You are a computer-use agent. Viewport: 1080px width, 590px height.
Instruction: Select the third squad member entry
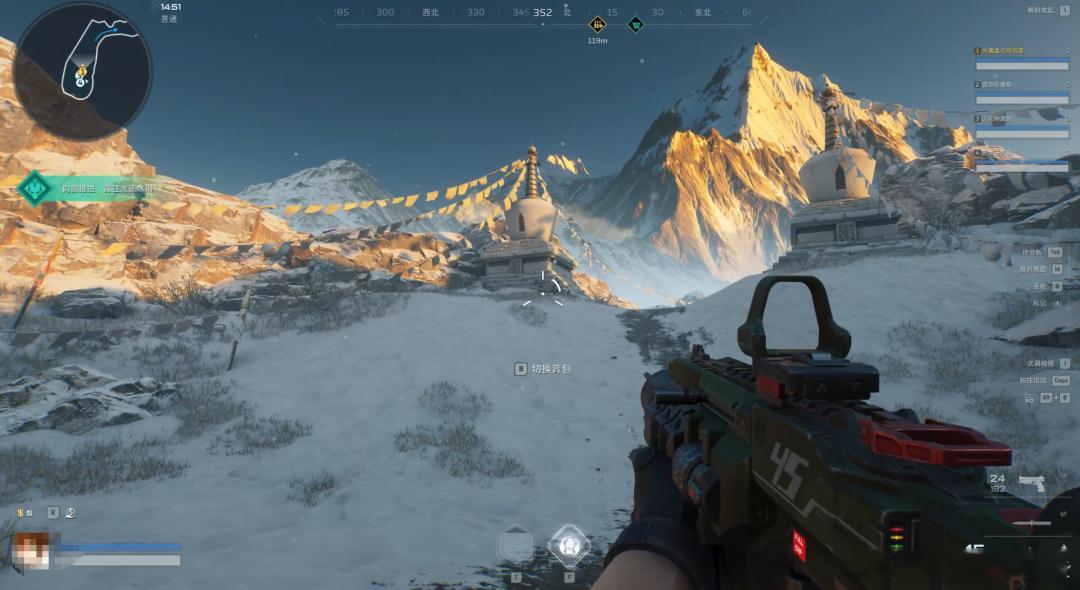pos(1021,125)
